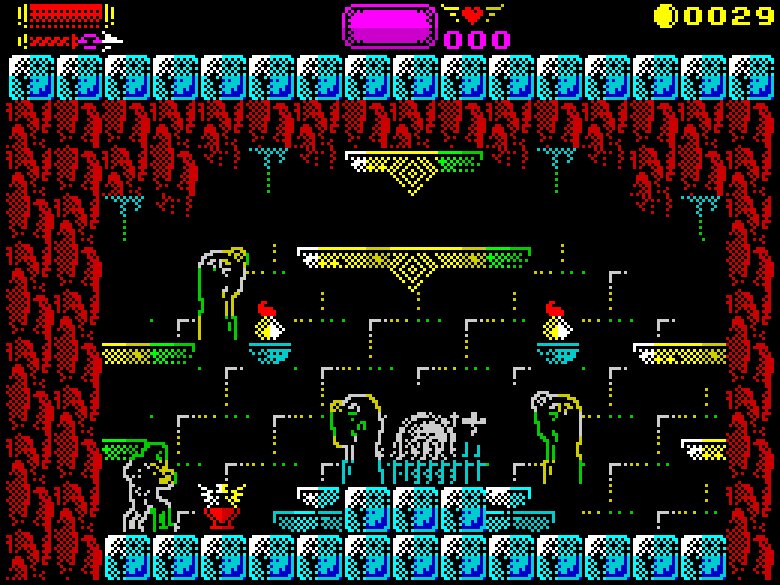The image size is (780, 585).
Task: Click the winged heart lives icon
Action: point(473,15)
